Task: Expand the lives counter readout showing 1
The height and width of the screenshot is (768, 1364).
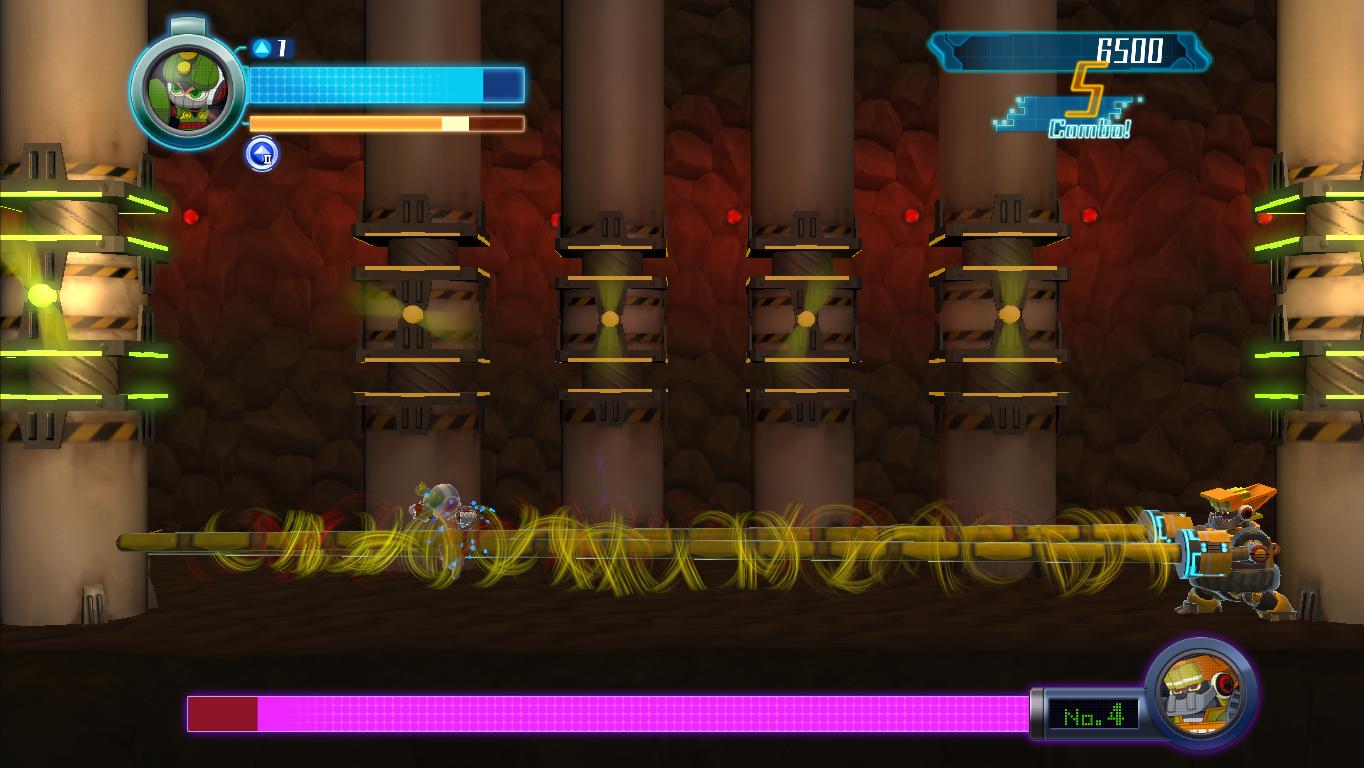Action: [x=280, y=45]
